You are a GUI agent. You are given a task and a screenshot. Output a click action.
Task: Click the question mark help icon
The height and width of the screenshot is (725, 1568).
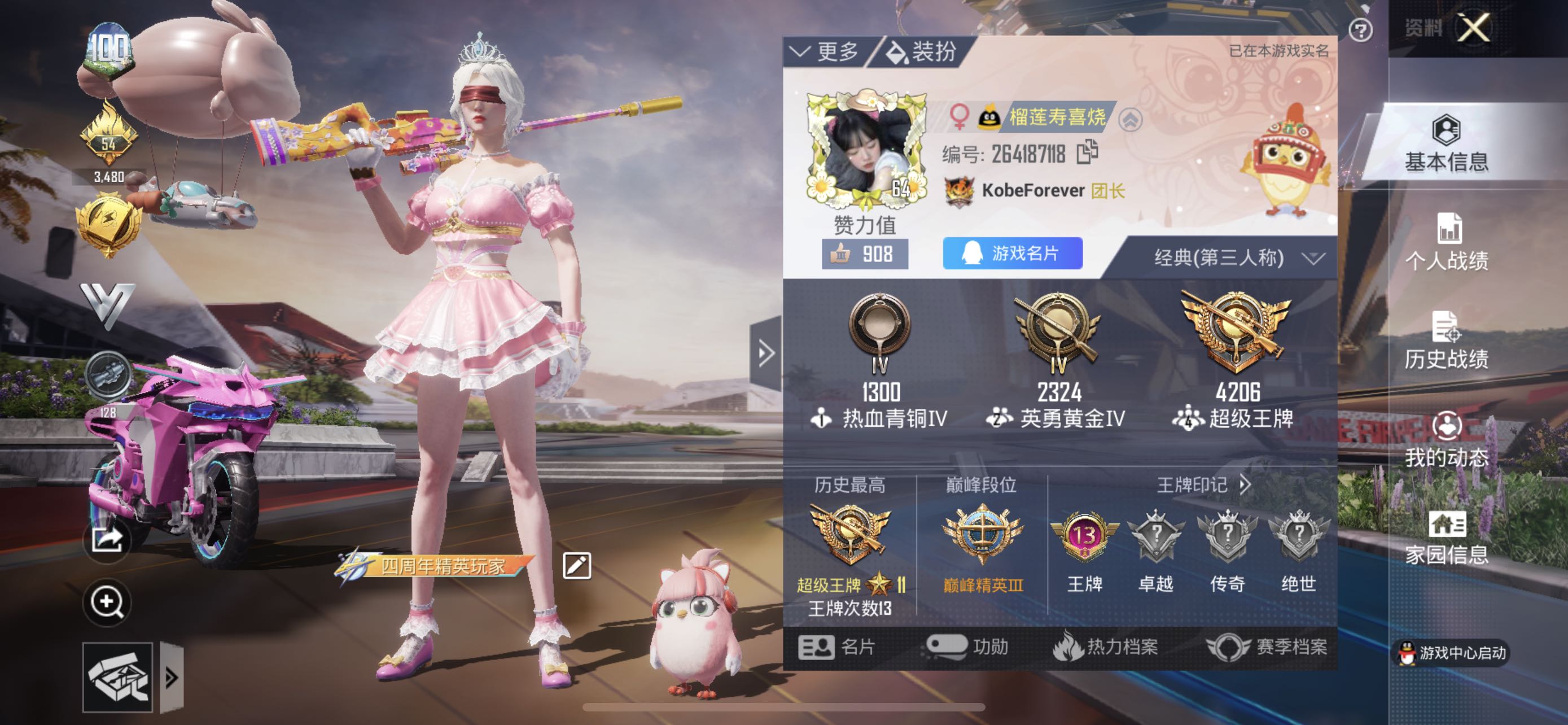click(1360, 30)
